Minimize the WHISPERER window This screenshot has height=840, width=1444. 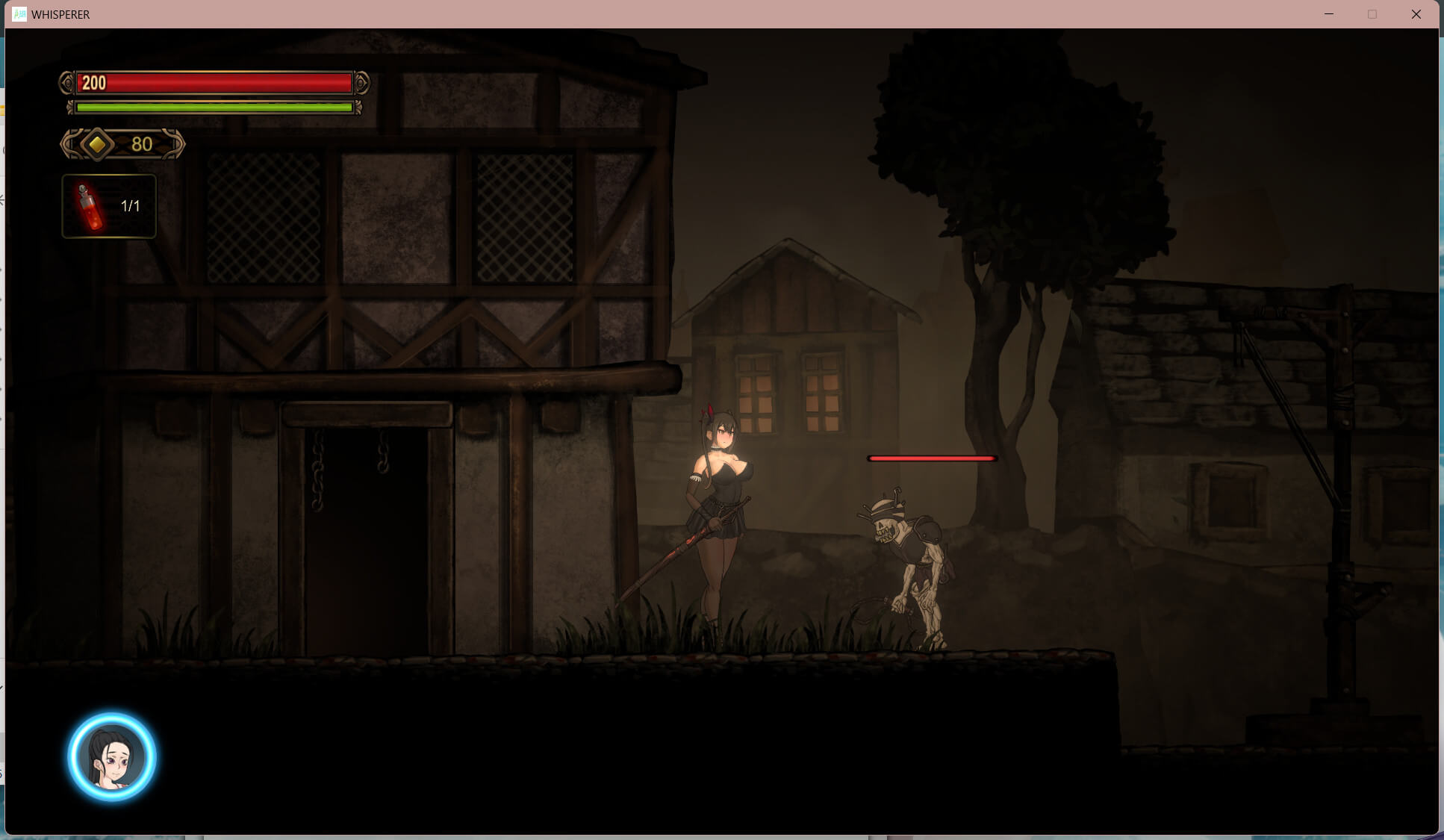click(x=1329, y=14)
